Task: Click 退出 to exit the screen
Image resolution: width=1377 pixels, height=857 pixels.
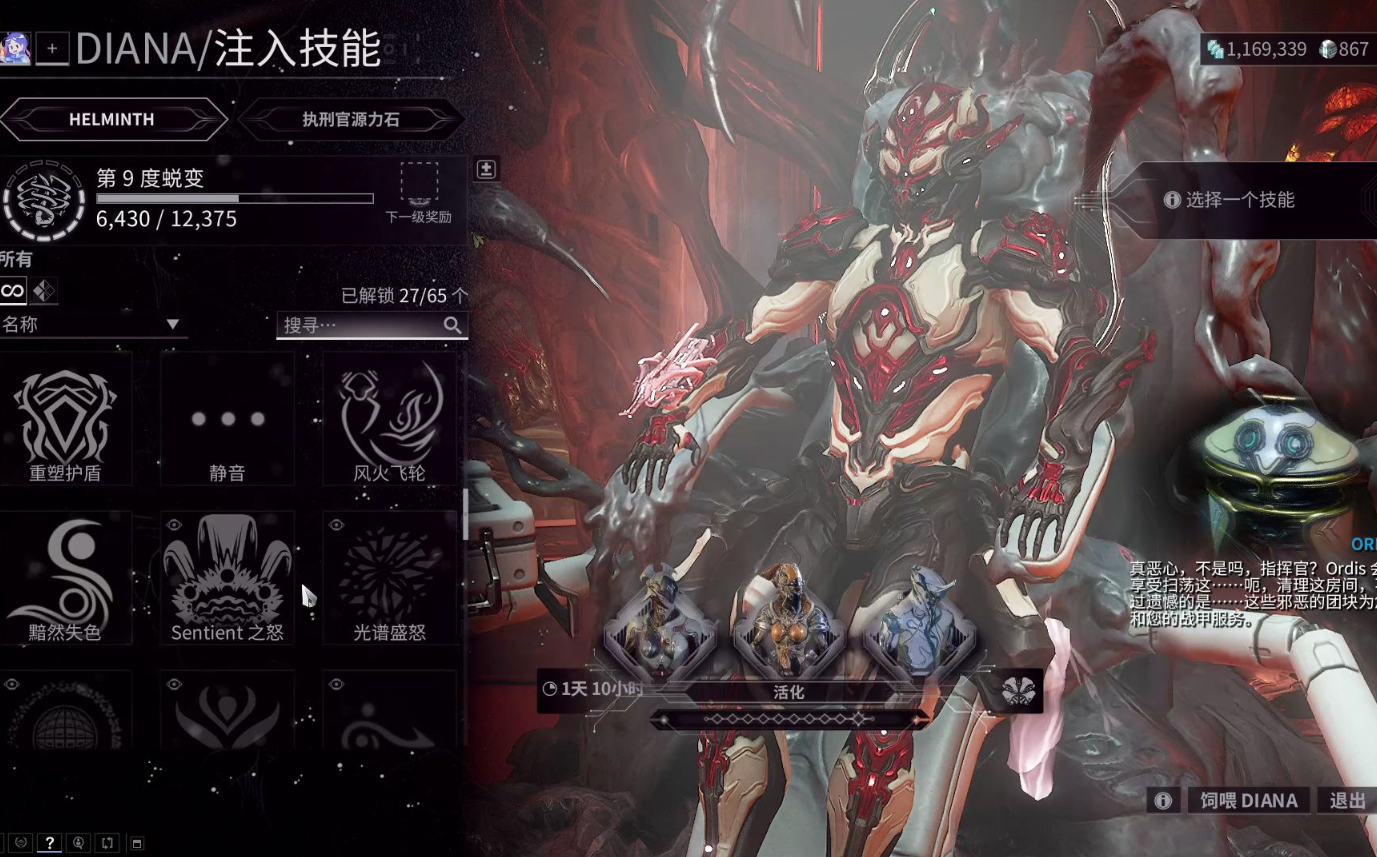Action: coord(1348,800)
